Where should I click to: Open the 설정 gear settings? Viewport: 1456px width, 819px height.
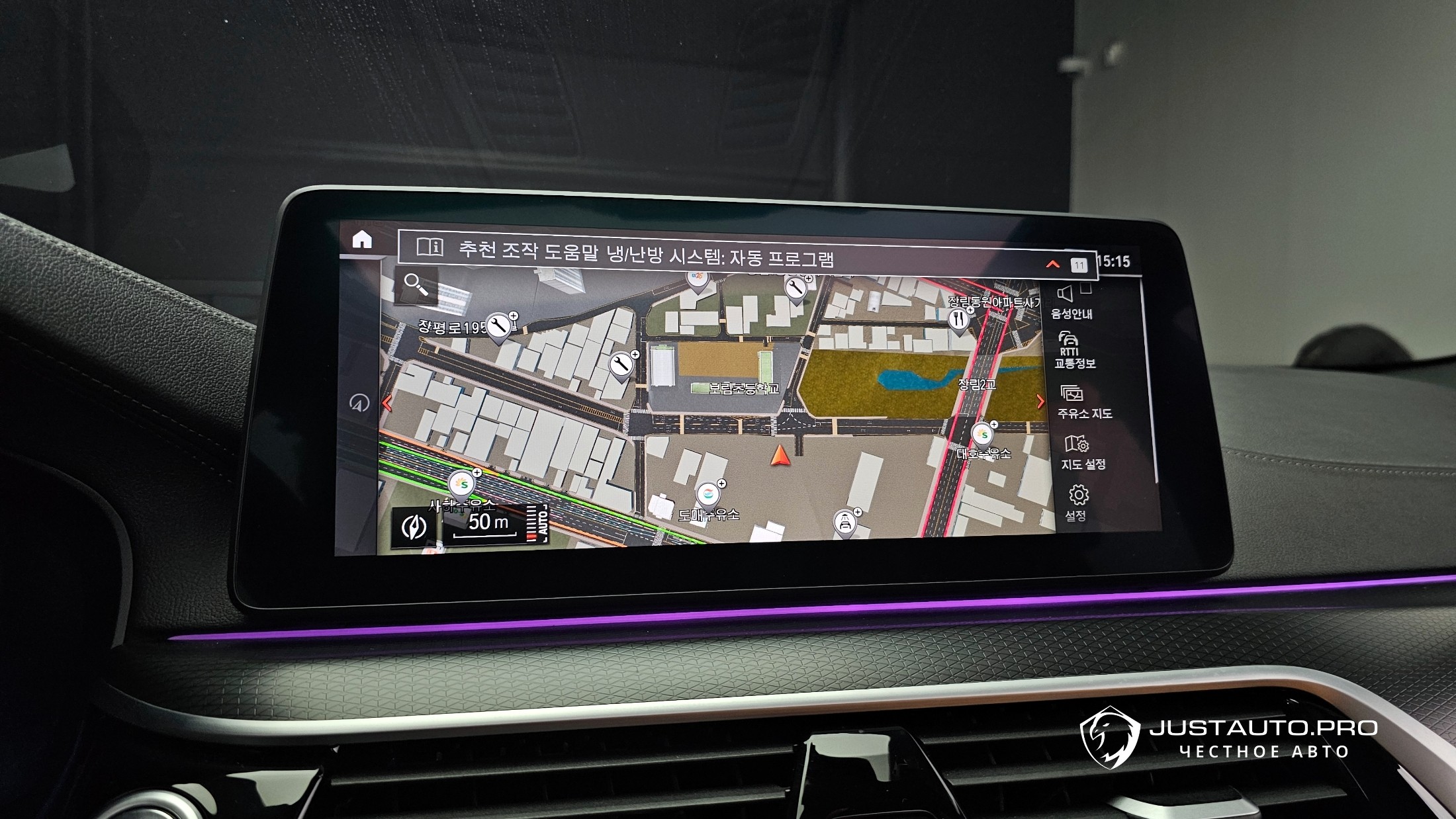click(x=1077, y=503)
